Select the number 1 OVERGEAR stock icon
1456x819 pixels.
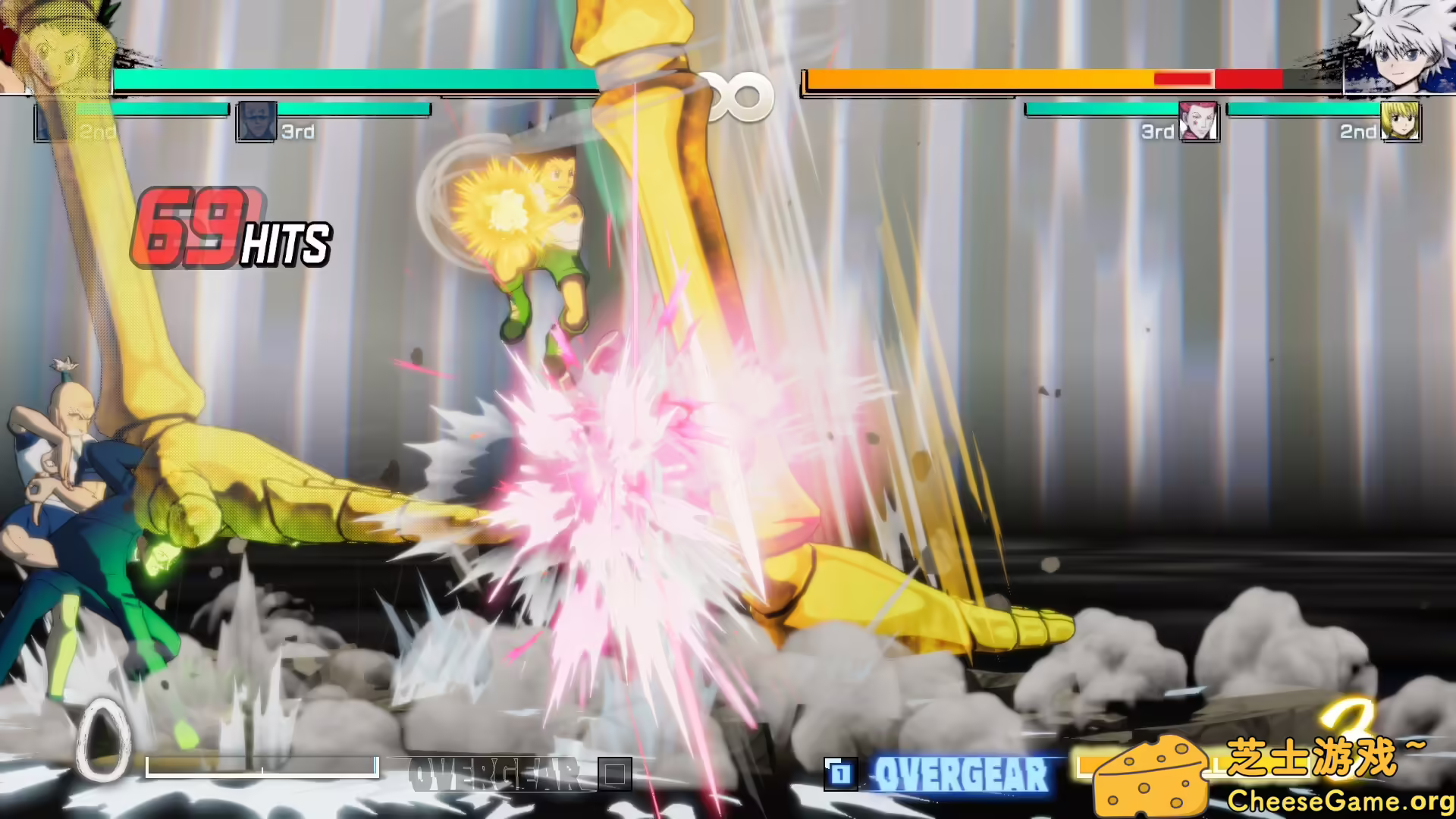click(839, 772)
